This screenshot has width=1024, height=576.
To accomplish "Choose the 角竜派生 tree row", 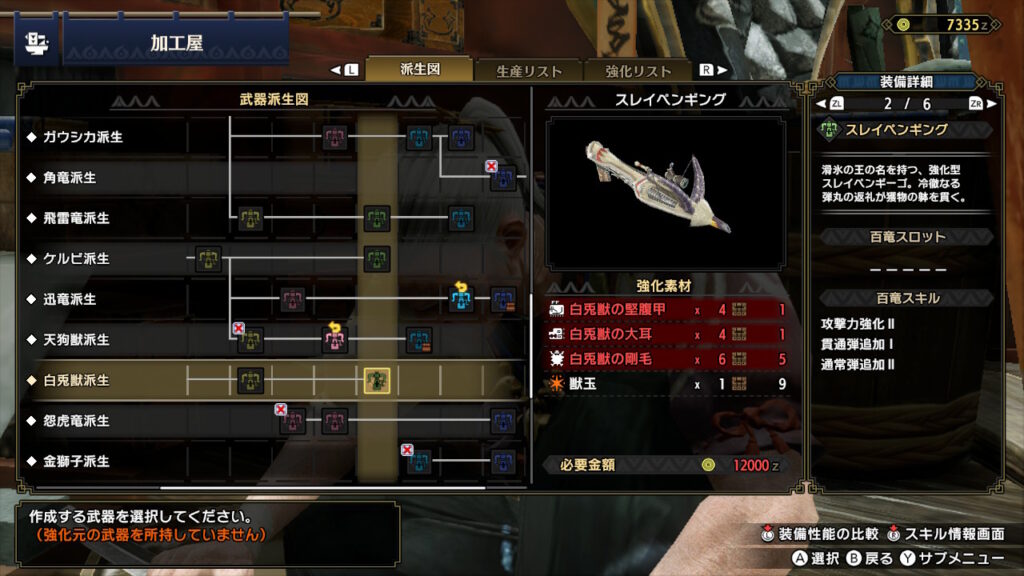I will click(69, 177).
